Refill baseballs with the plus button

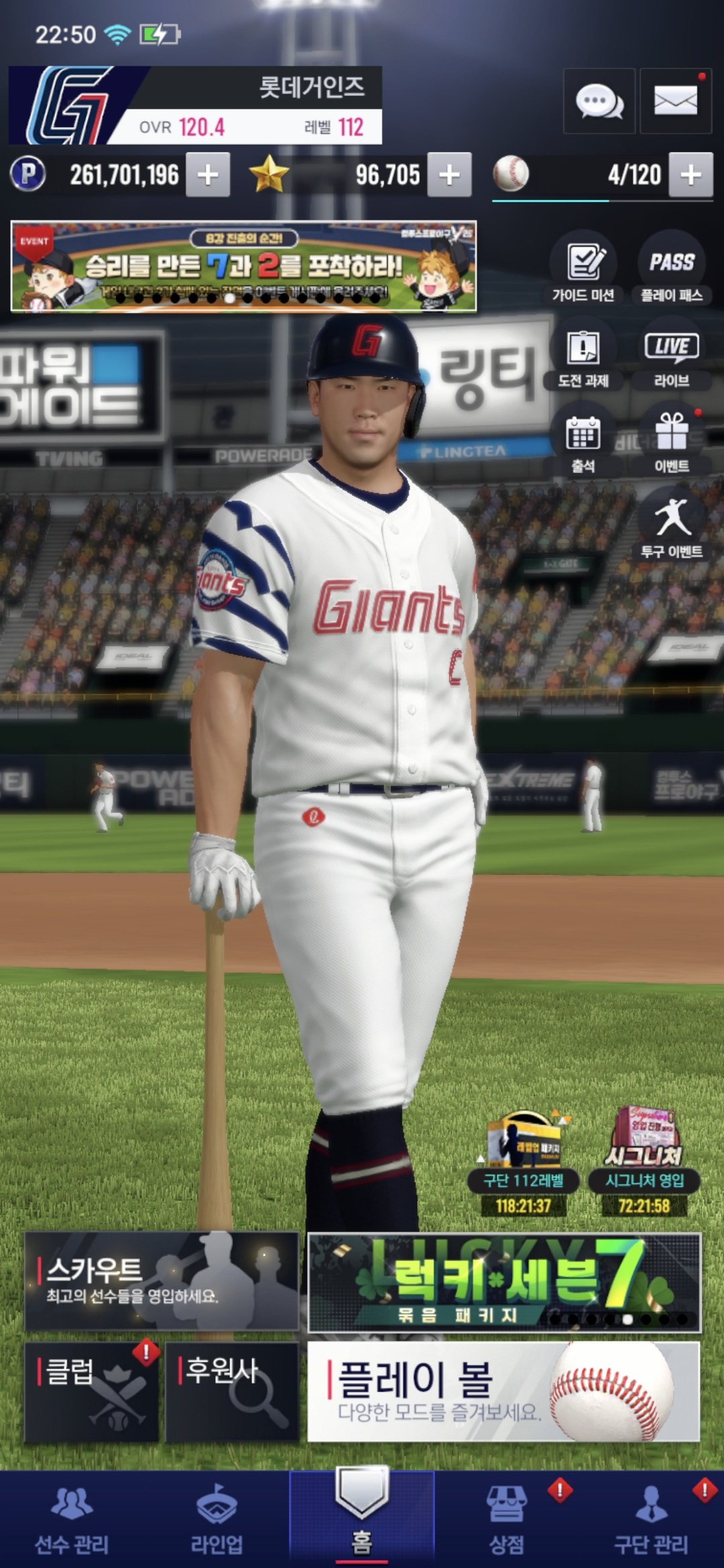tap(690, 175)
